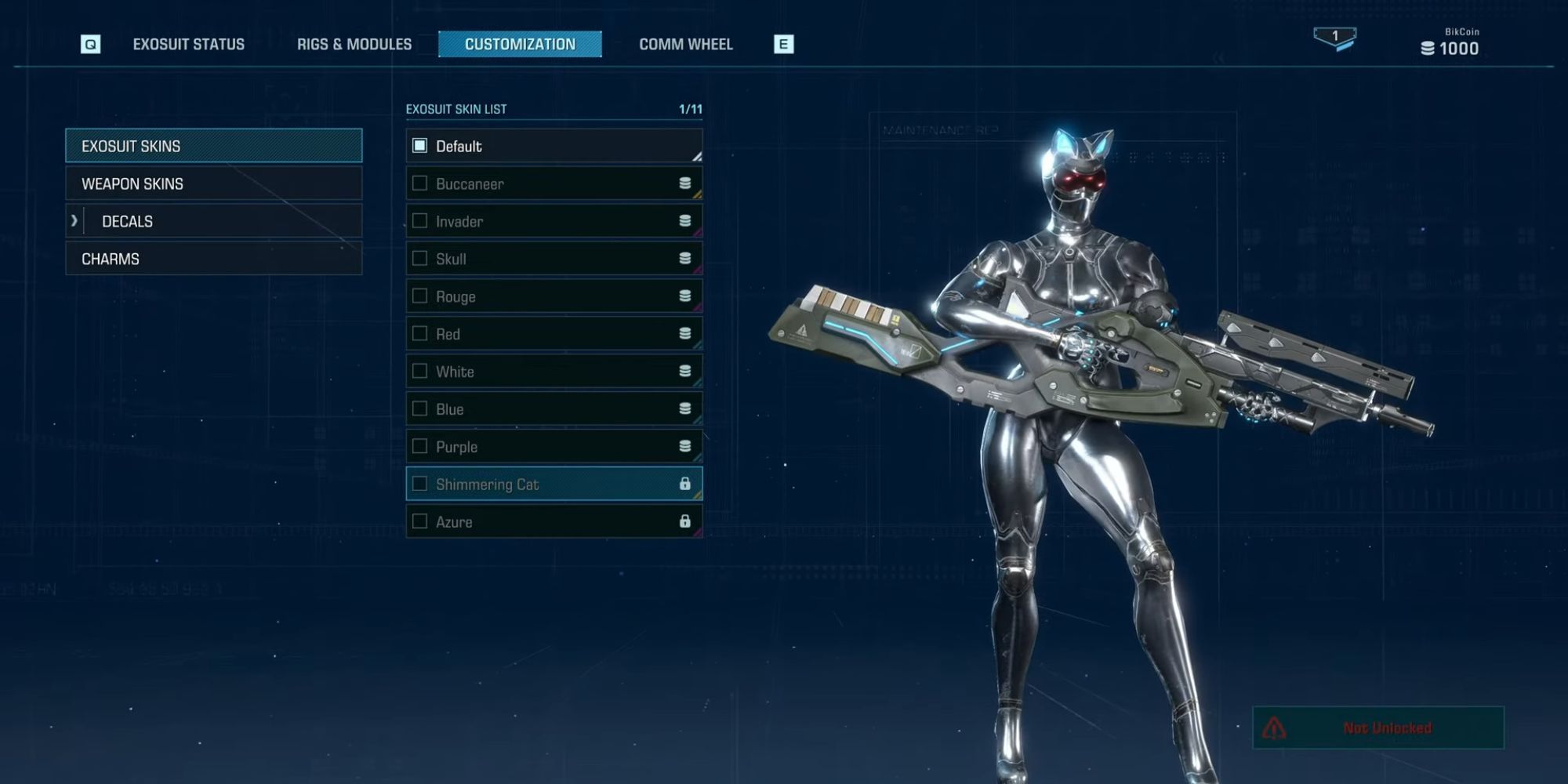
Task: Click the lock icon on Azure skin
Action: (685, 521)
